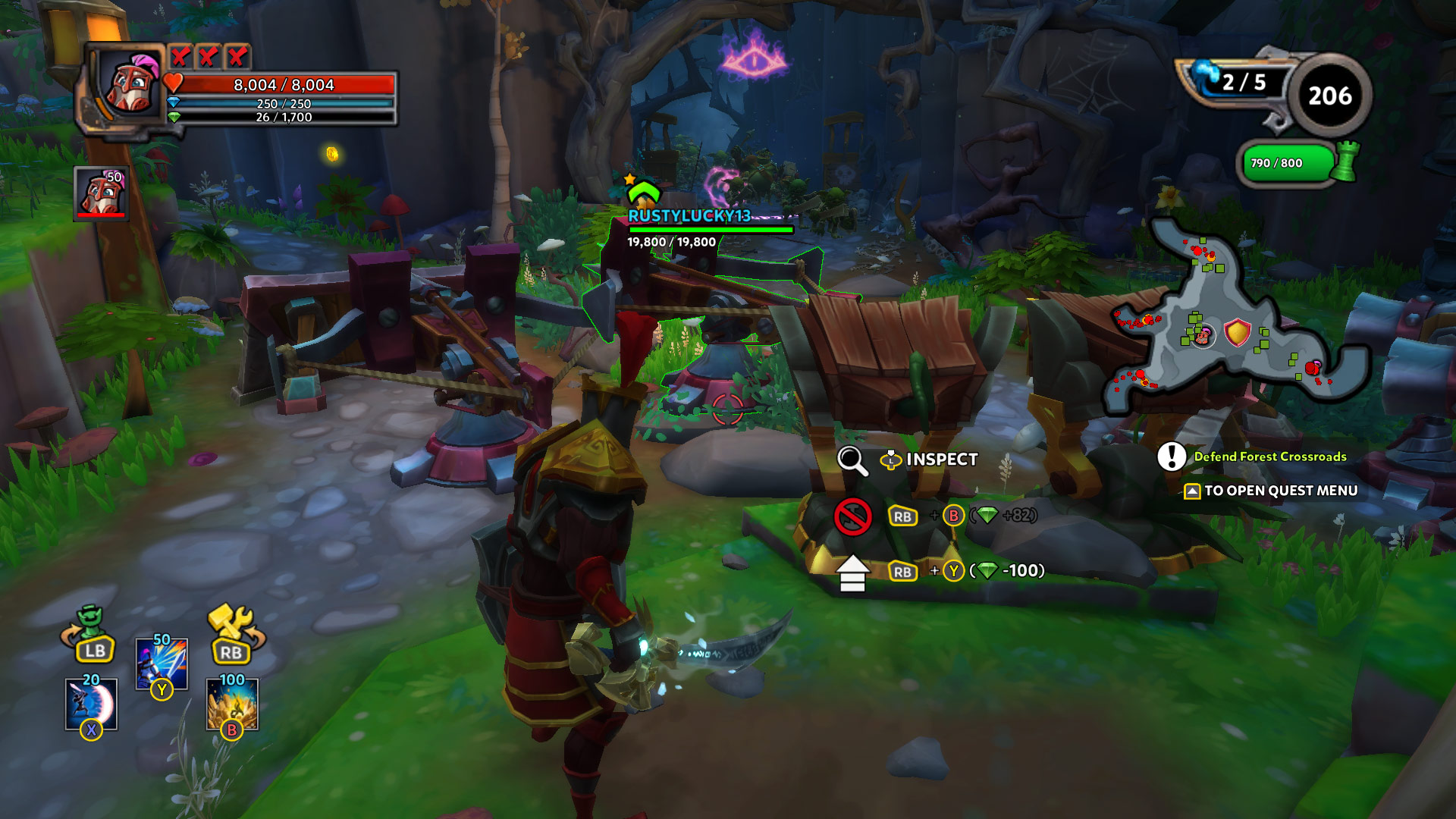Use the 50-mana blue burst ability
This screenshot has width=1456, height=819.
pos(162,664)
